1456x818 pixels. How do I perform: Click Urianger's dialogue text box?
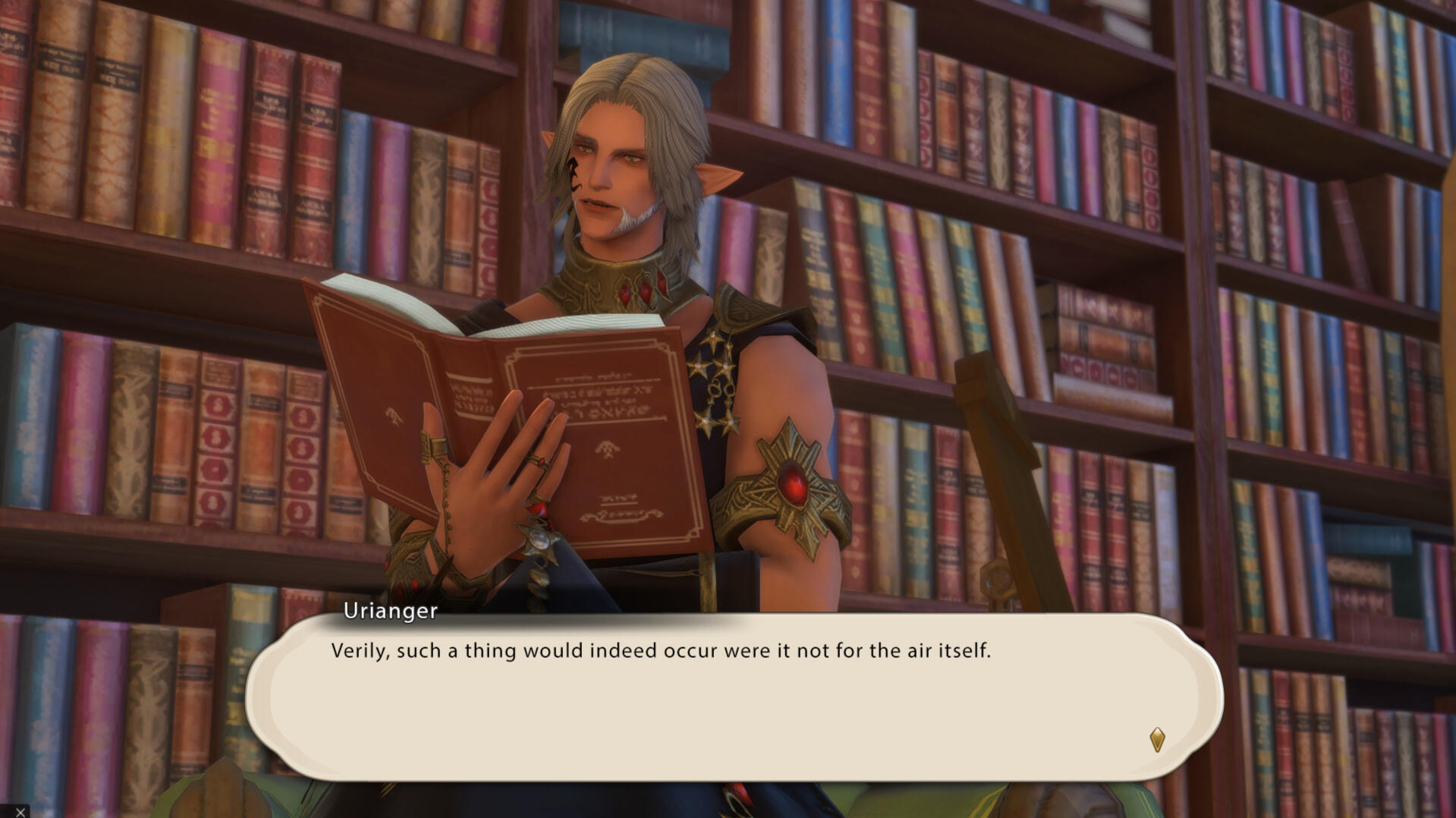pos(733,697)
